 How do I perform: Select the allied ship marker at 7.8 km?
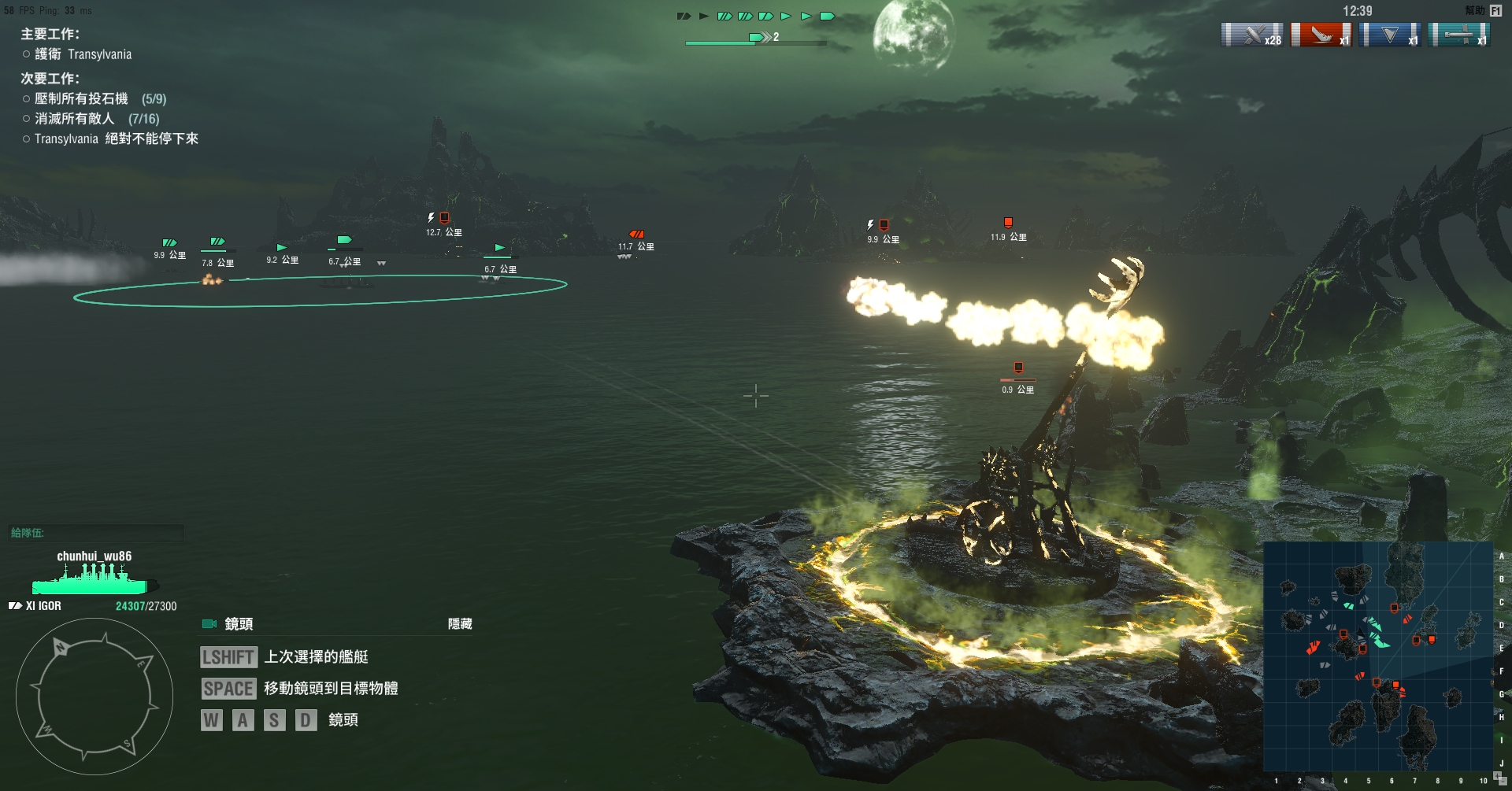click(217, 242)
